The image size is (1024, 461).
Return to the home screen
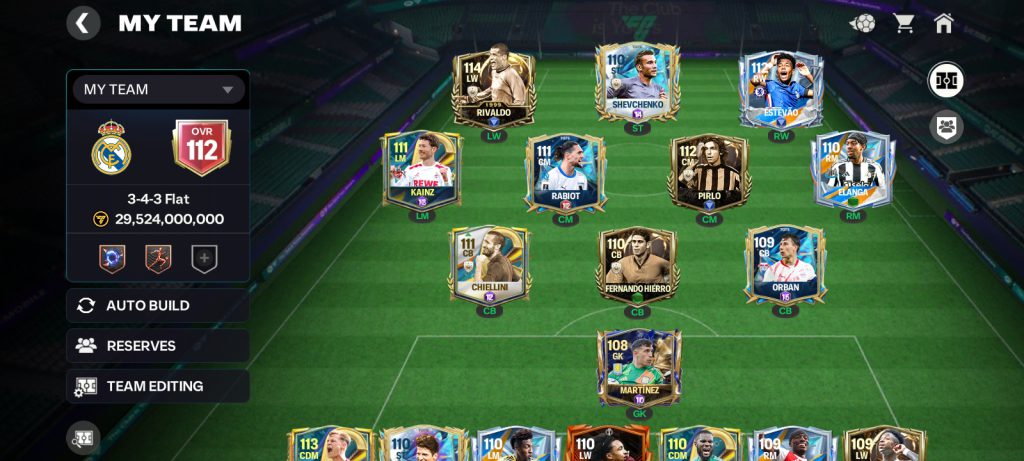coord(943,23)
